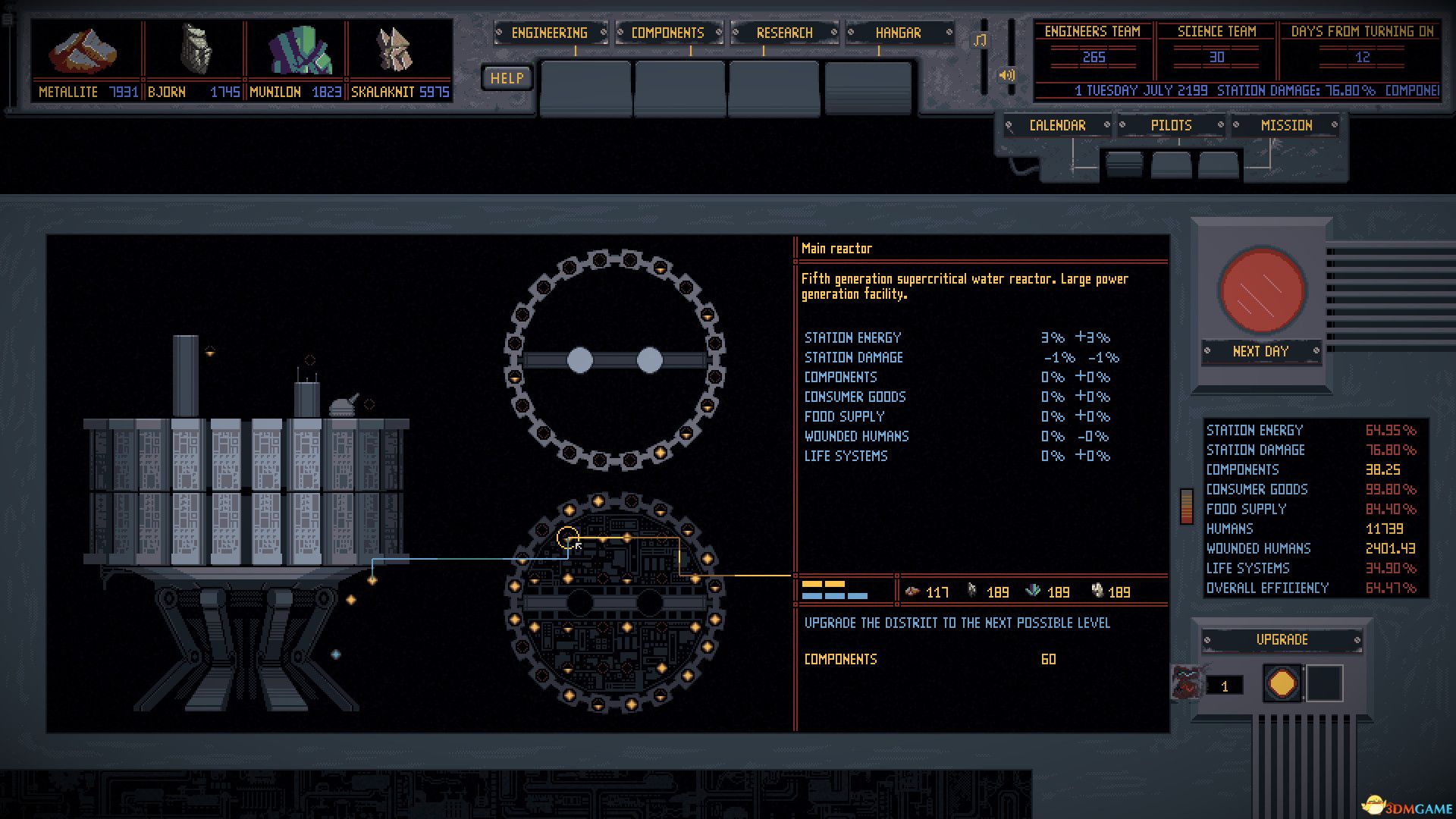This screenshot has width=1456, height=819.
Task: Open the Calendar panel
Action: point(1057,125)
